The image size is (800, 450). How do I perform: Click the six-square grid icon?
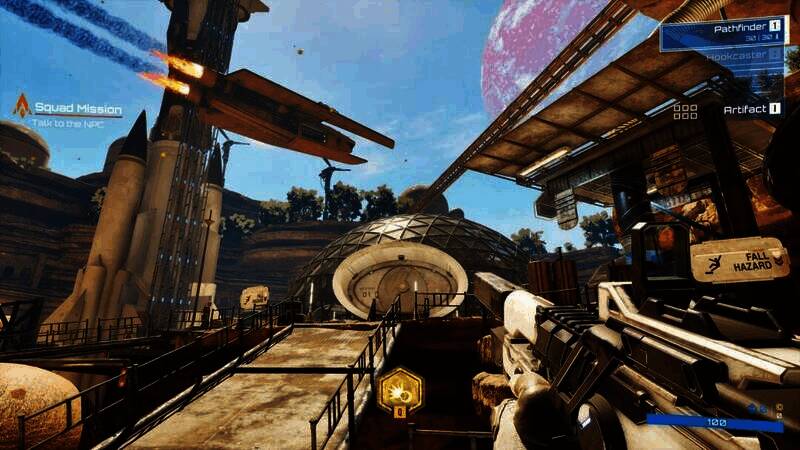tap(685, 111)
